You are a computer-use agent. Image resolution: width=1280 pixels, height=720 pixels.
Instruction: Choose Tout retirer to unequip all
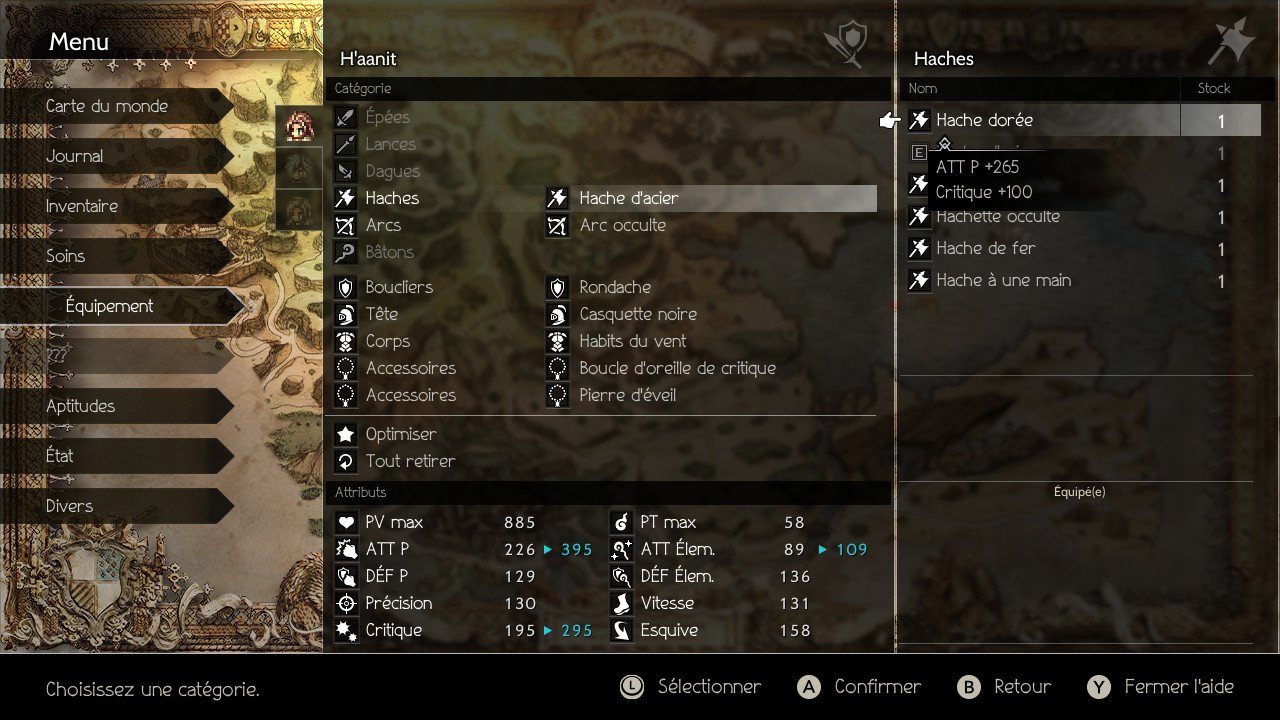pyautogui.click(x=410, y=461)
